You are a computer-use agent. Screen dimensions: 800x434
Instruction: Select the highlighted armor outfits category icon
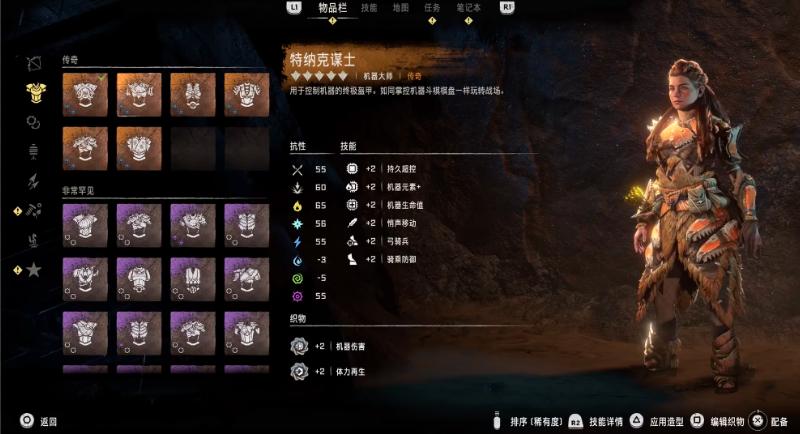point(33,92)
